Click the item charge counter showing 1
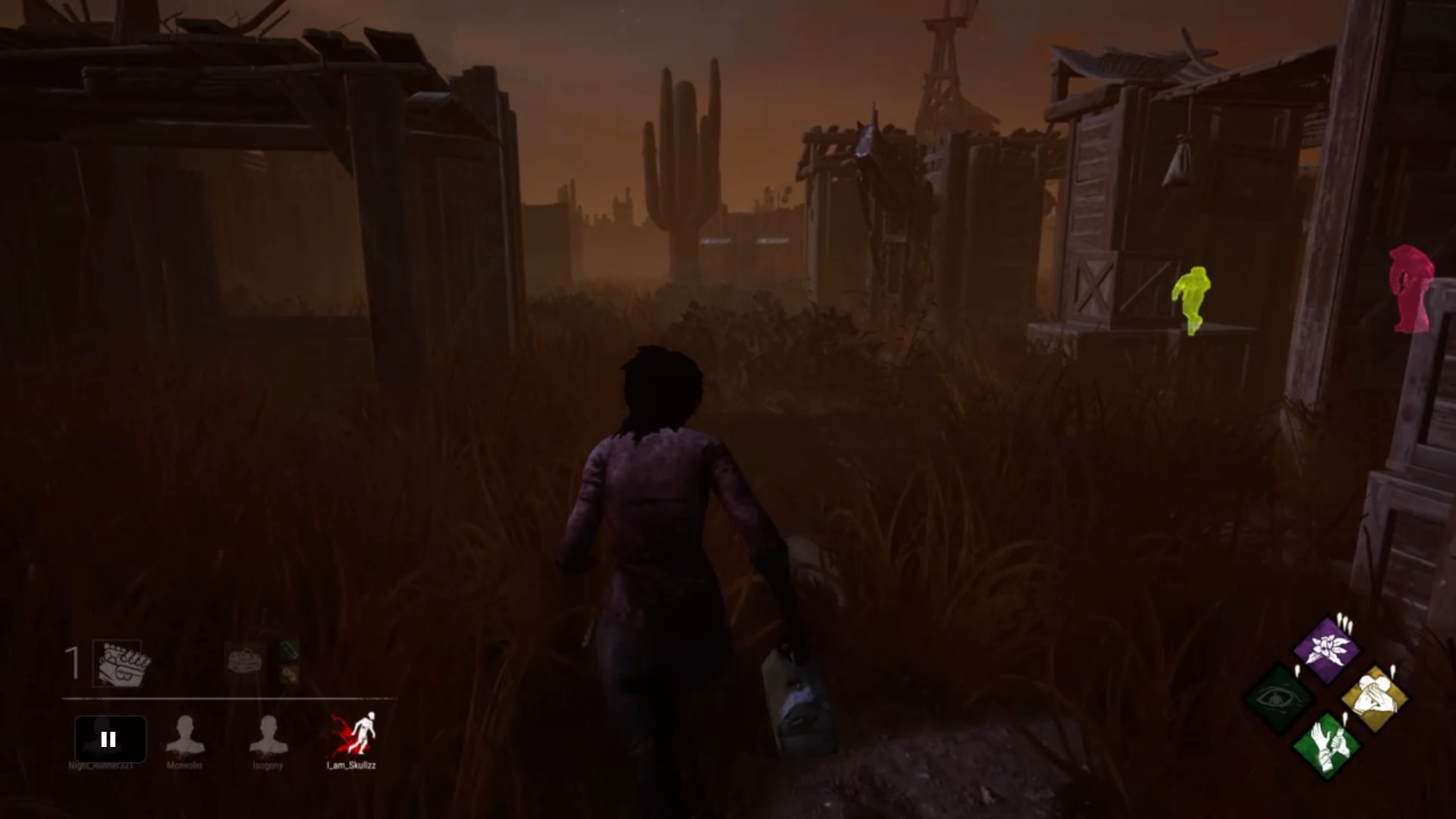 71,662
